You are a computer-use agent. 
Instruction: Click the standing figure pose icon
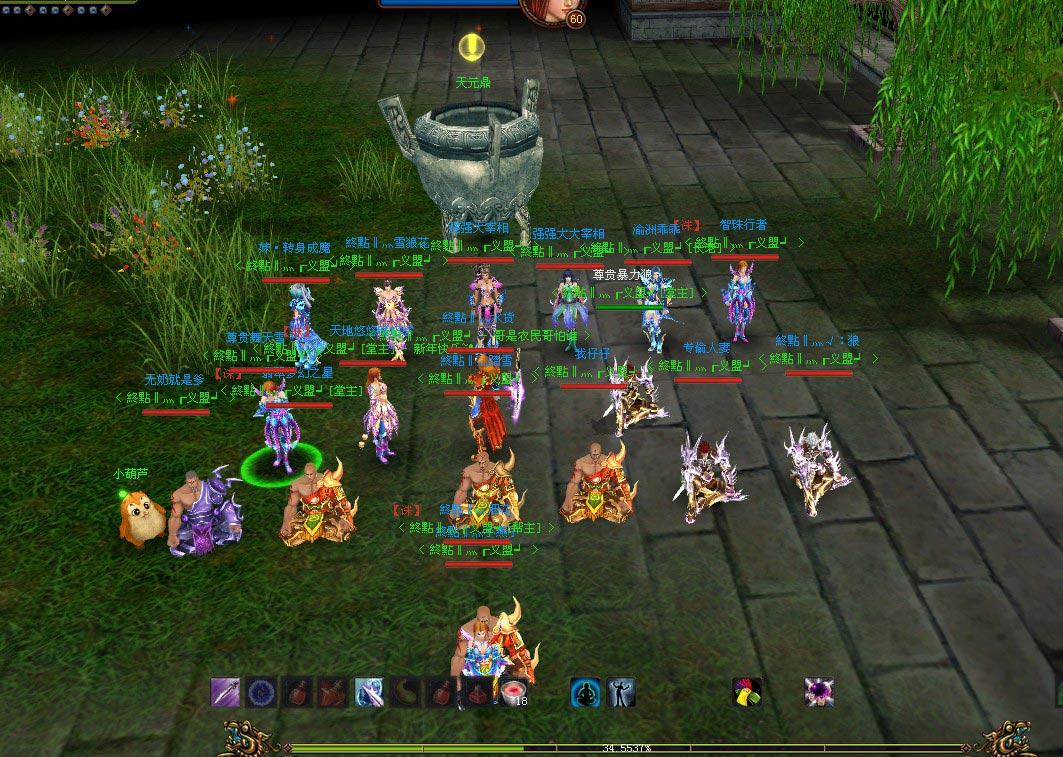(x=621, y=692)
